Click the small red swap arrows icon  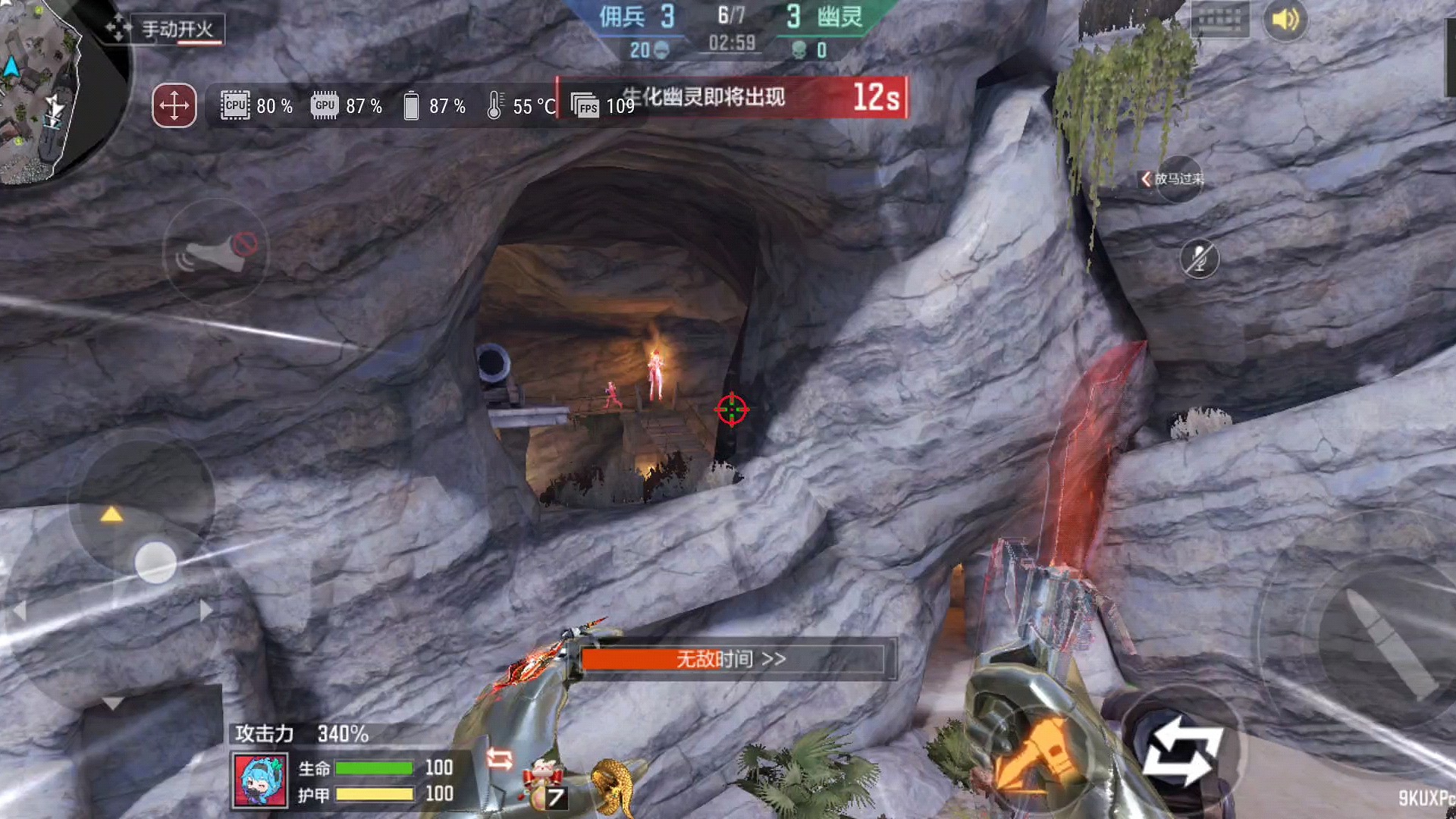(499, 758)
